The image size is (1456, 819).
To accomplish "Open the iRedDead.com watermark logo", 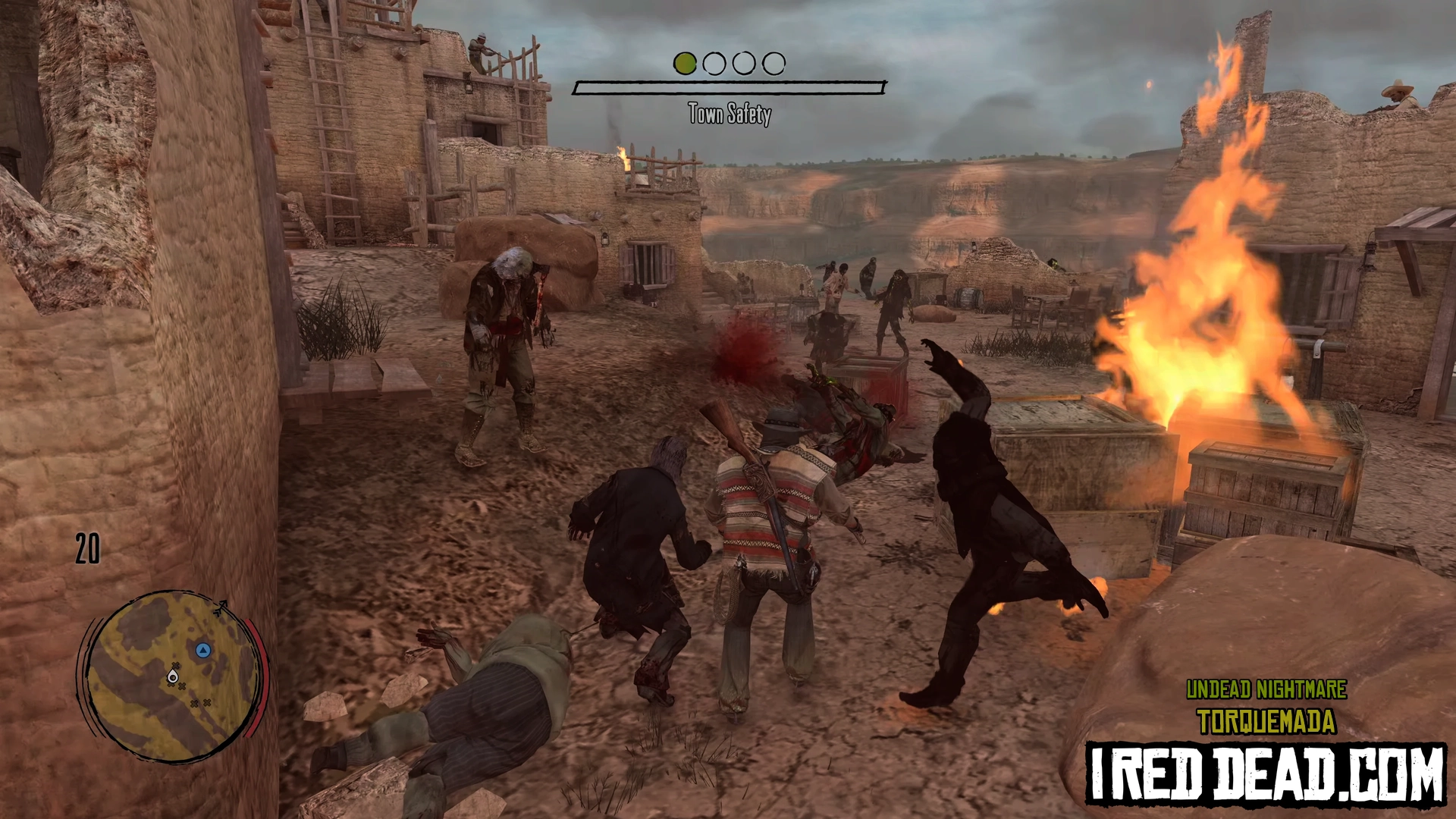I will click(x=1265, y=773).
